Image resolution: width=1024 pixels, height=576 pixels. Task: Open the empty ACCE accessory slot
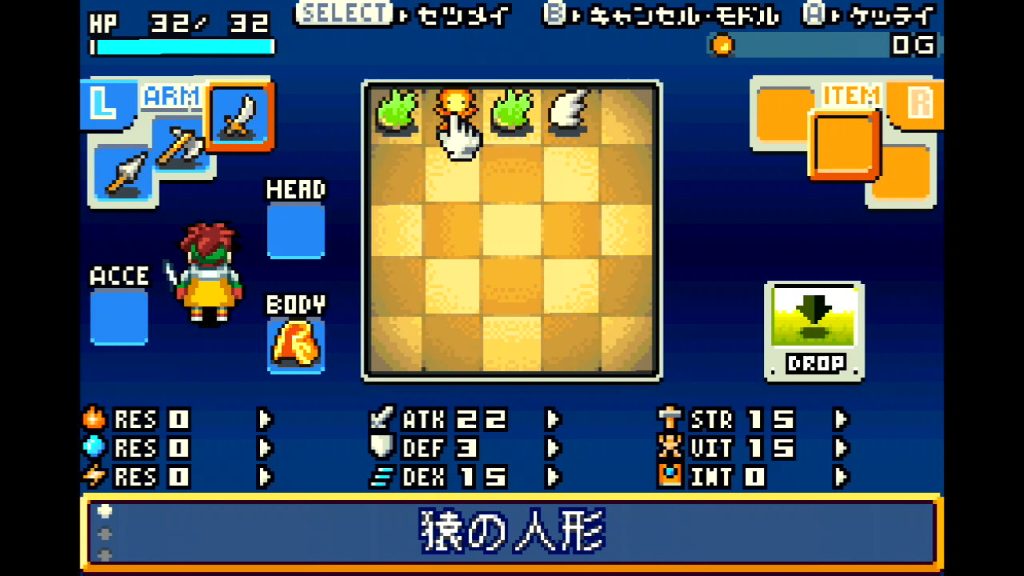tap(119, 317)
